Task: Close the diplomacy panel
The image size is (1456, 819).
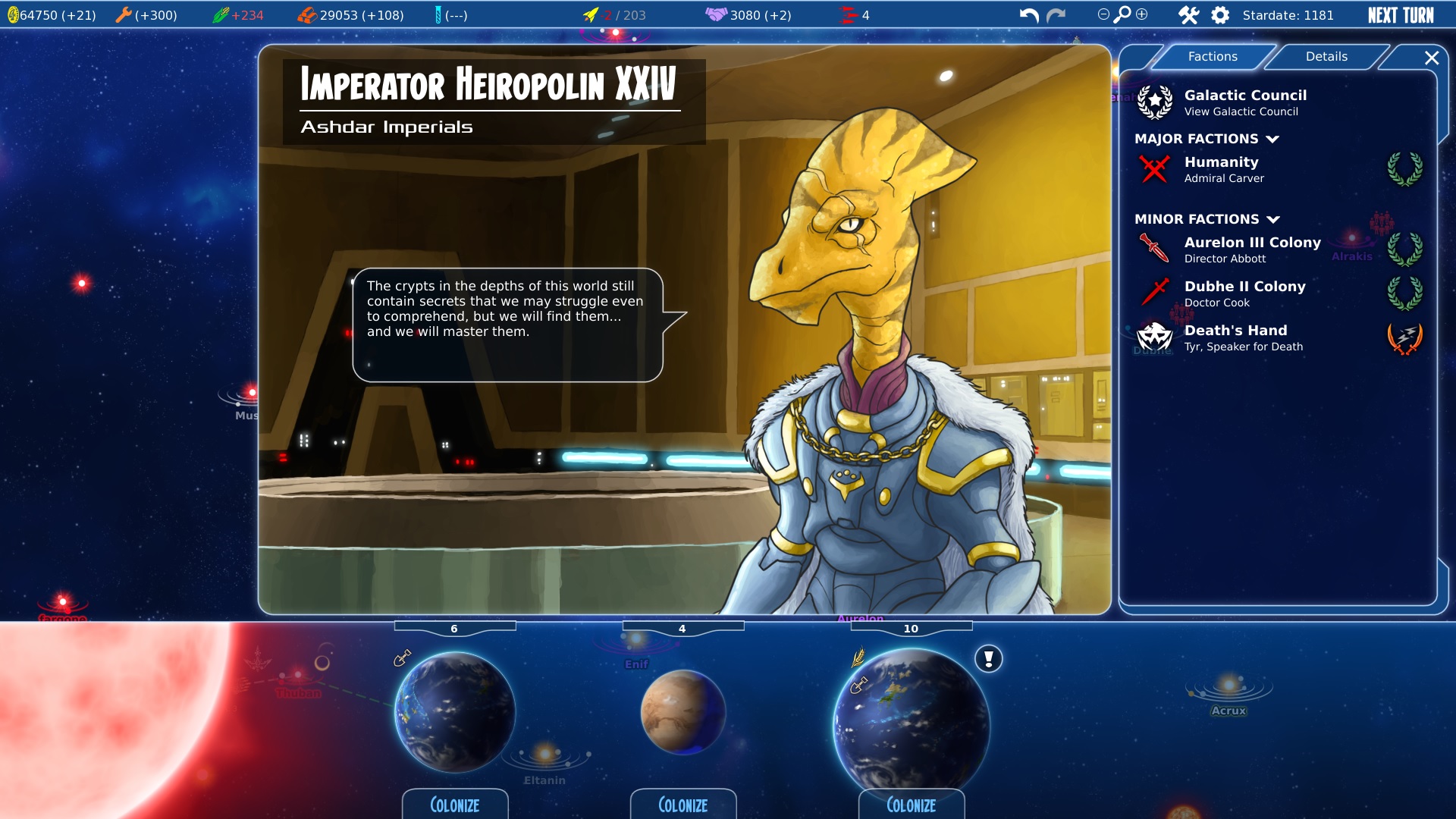Action: (x=1431, y=58)
